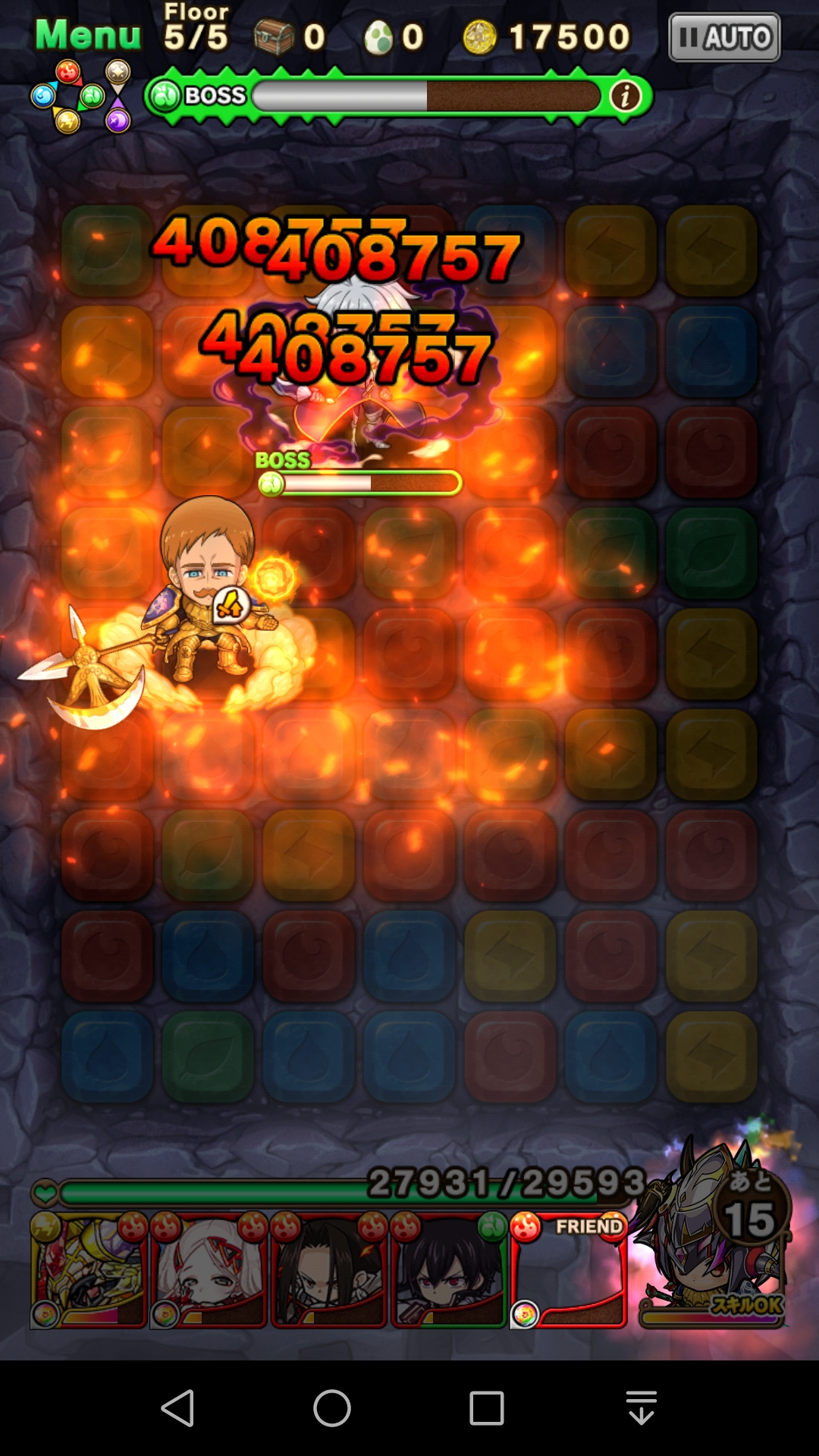Select the long black-haired party portrait
The image size is (819, 1456).
pos(328,1269)
